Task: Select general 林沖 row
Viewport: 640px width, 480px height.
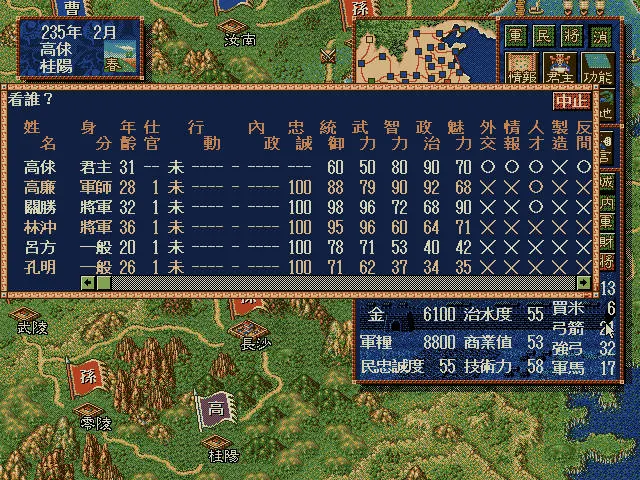Action: click(40, 227)
